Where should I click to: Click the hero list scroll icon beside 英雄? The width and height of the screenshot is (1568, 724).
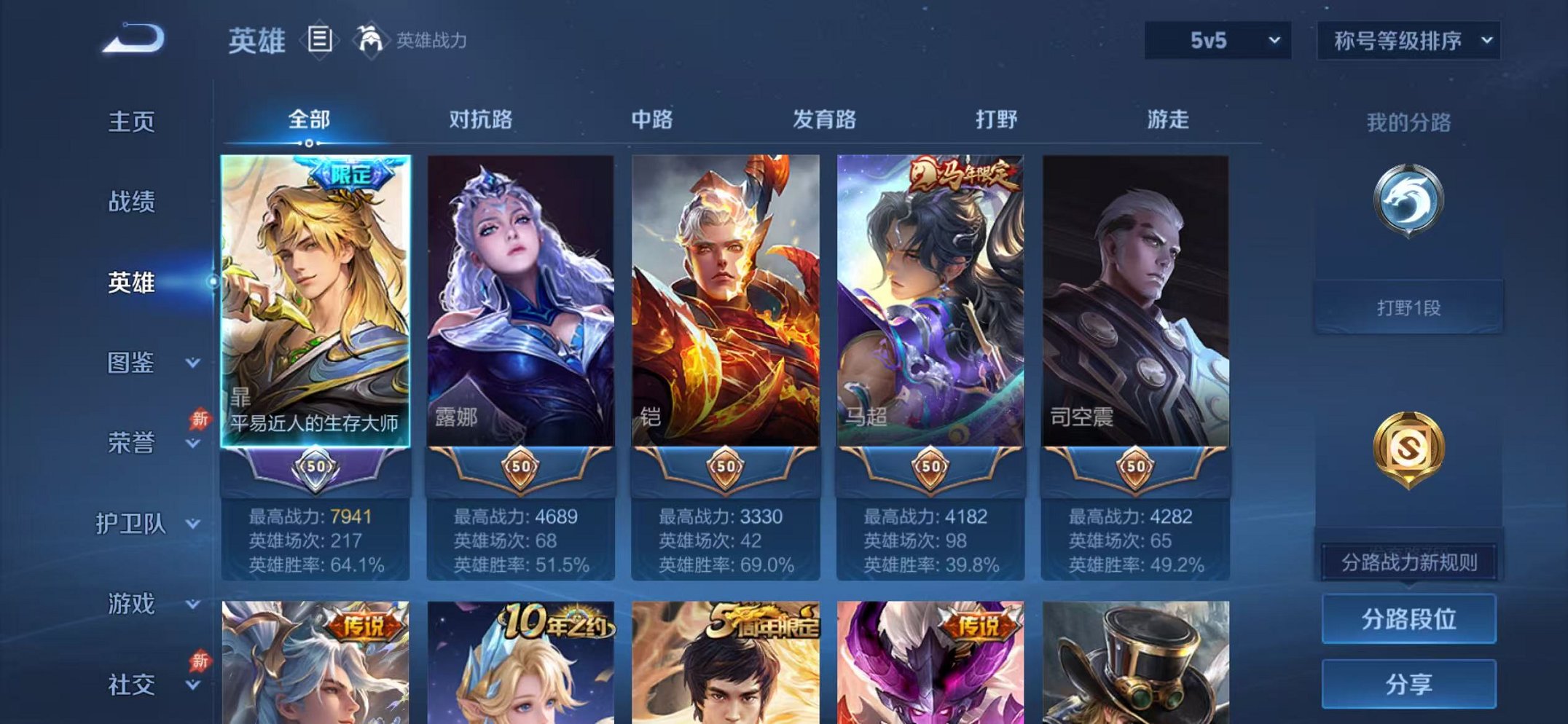pos(318,40)
